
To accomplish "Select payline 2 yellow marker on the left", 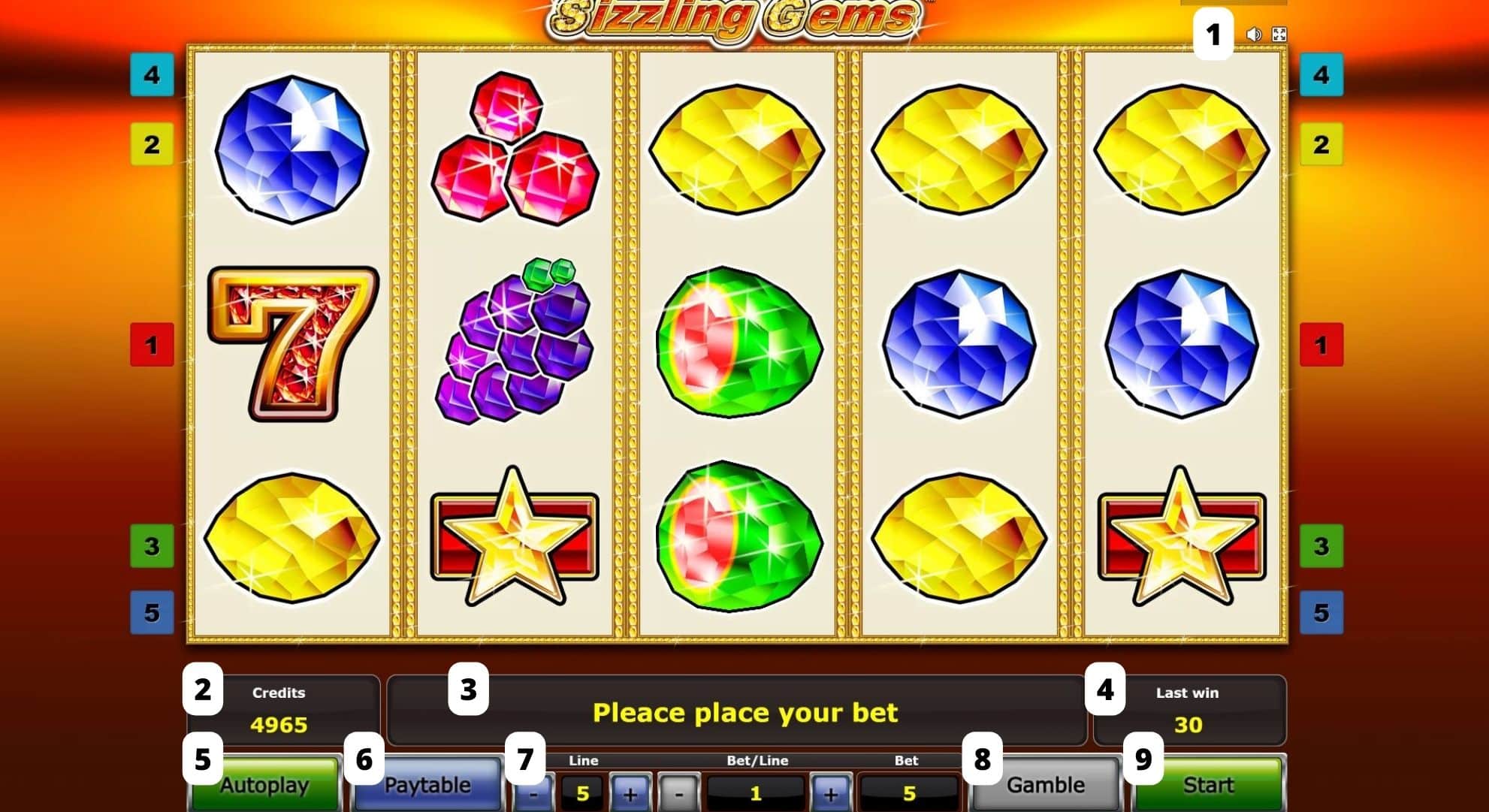I will click(154, 143).
